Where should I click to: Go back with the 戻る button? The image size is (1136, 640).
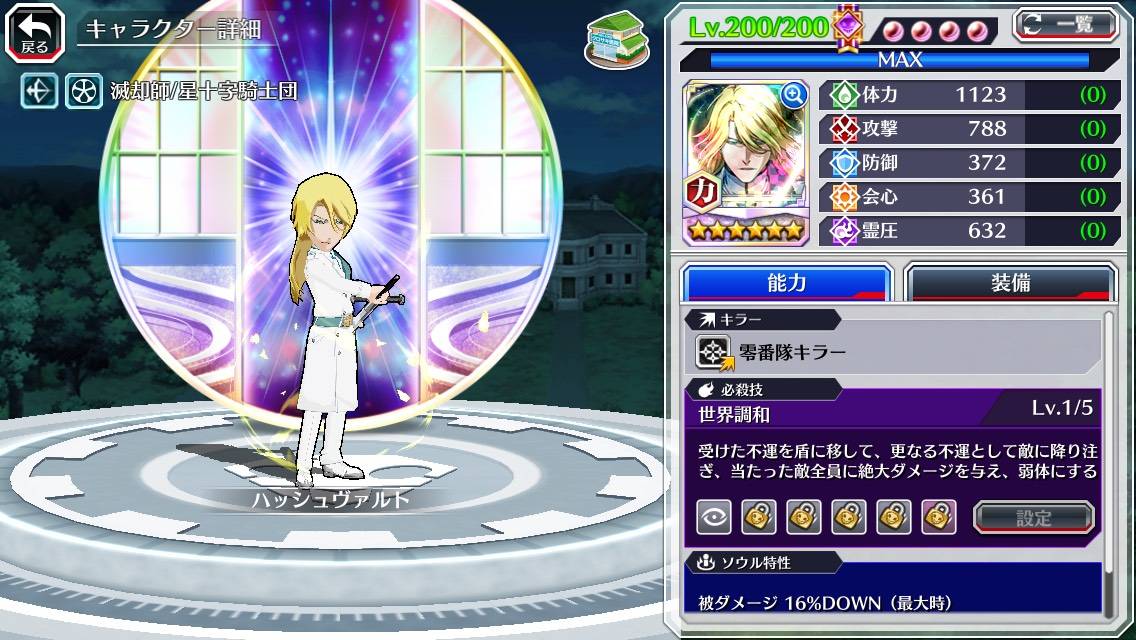[x=35, y=32]
